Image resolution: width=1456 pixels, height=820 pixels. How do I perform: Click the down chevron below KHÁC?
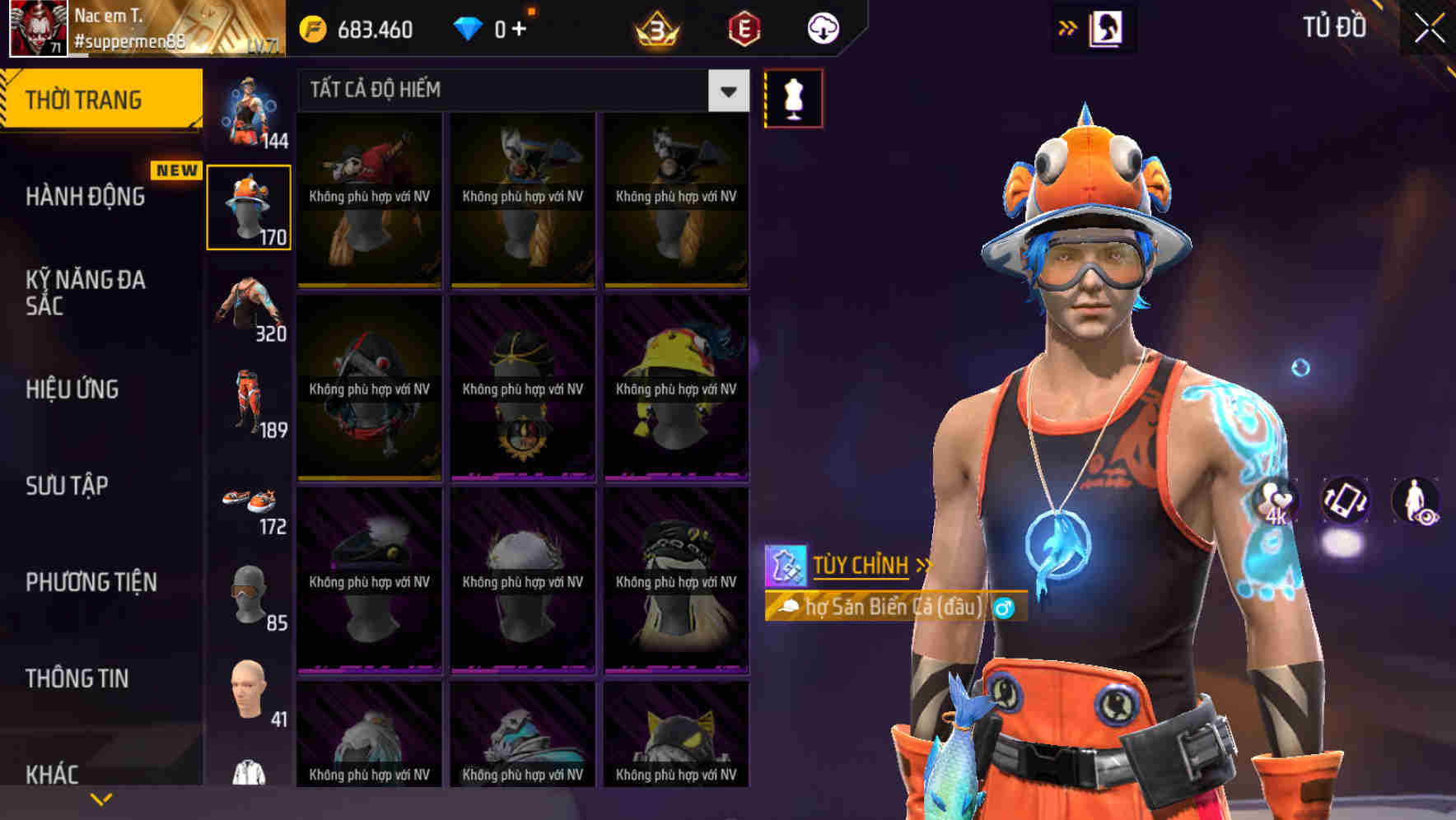click(x=101, y=797)
